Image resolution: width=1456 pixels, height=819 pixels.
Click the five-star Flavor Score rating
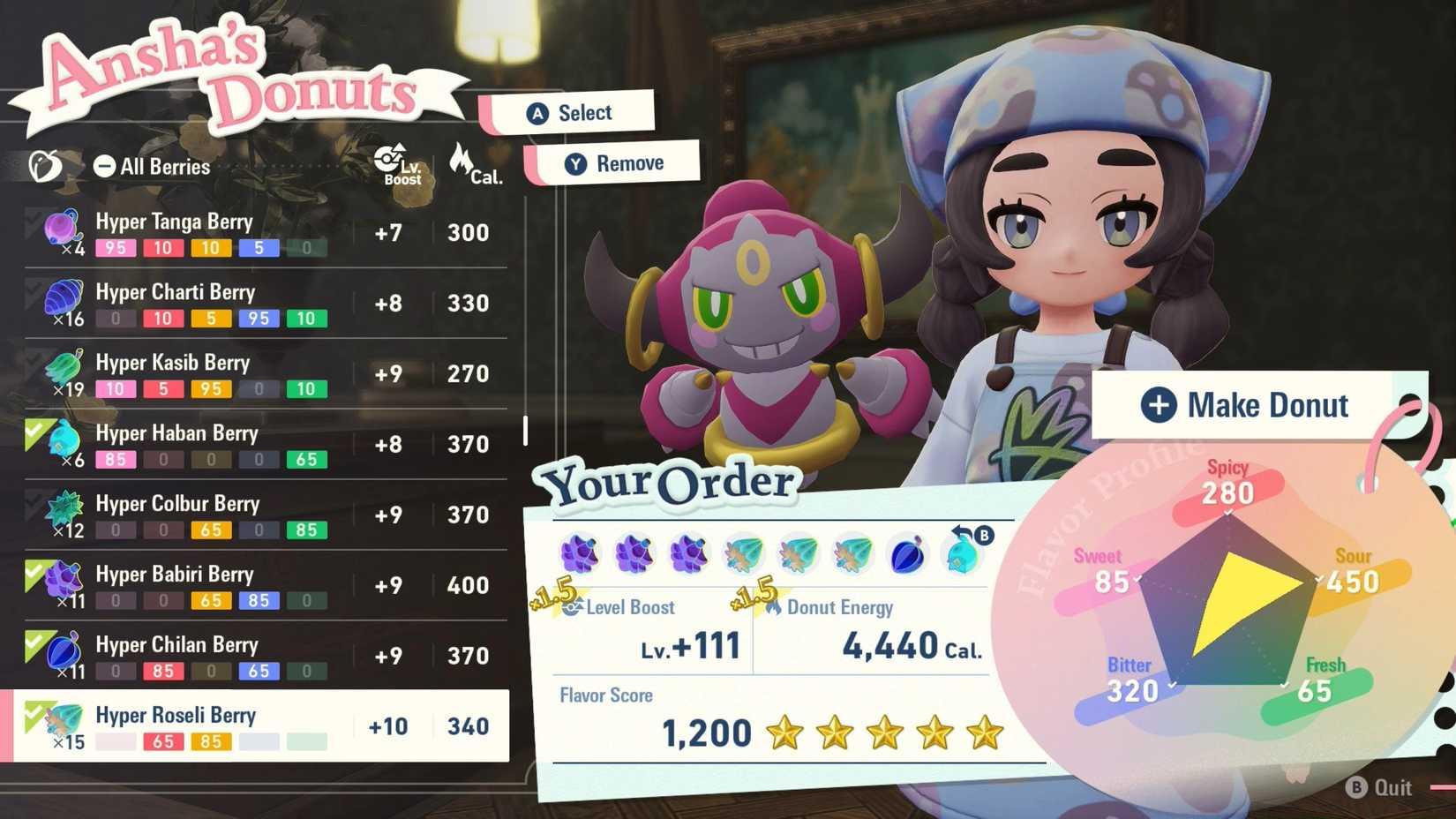pos(882,733)
